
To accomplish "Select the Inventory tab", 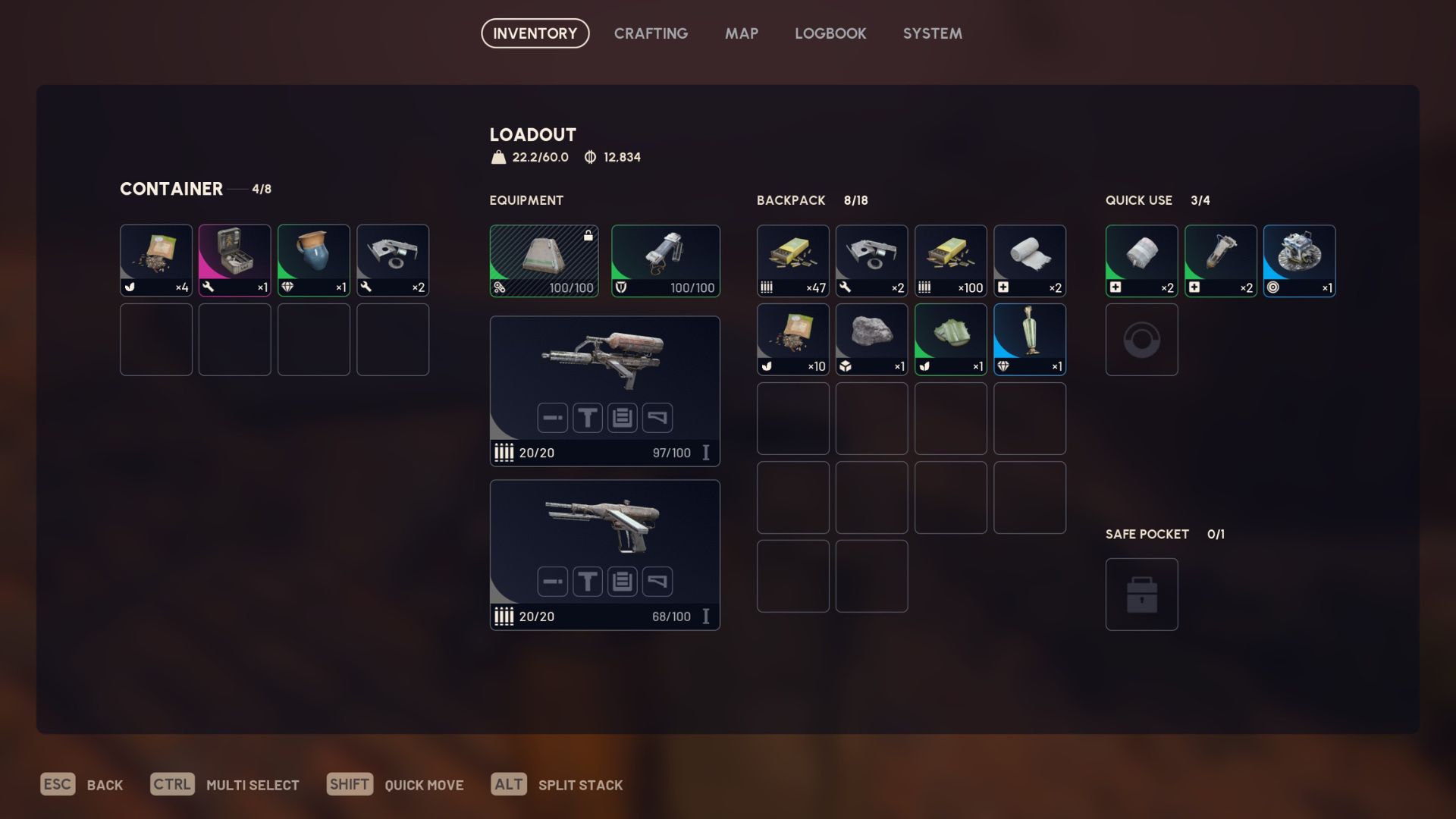I will point(535,33).
